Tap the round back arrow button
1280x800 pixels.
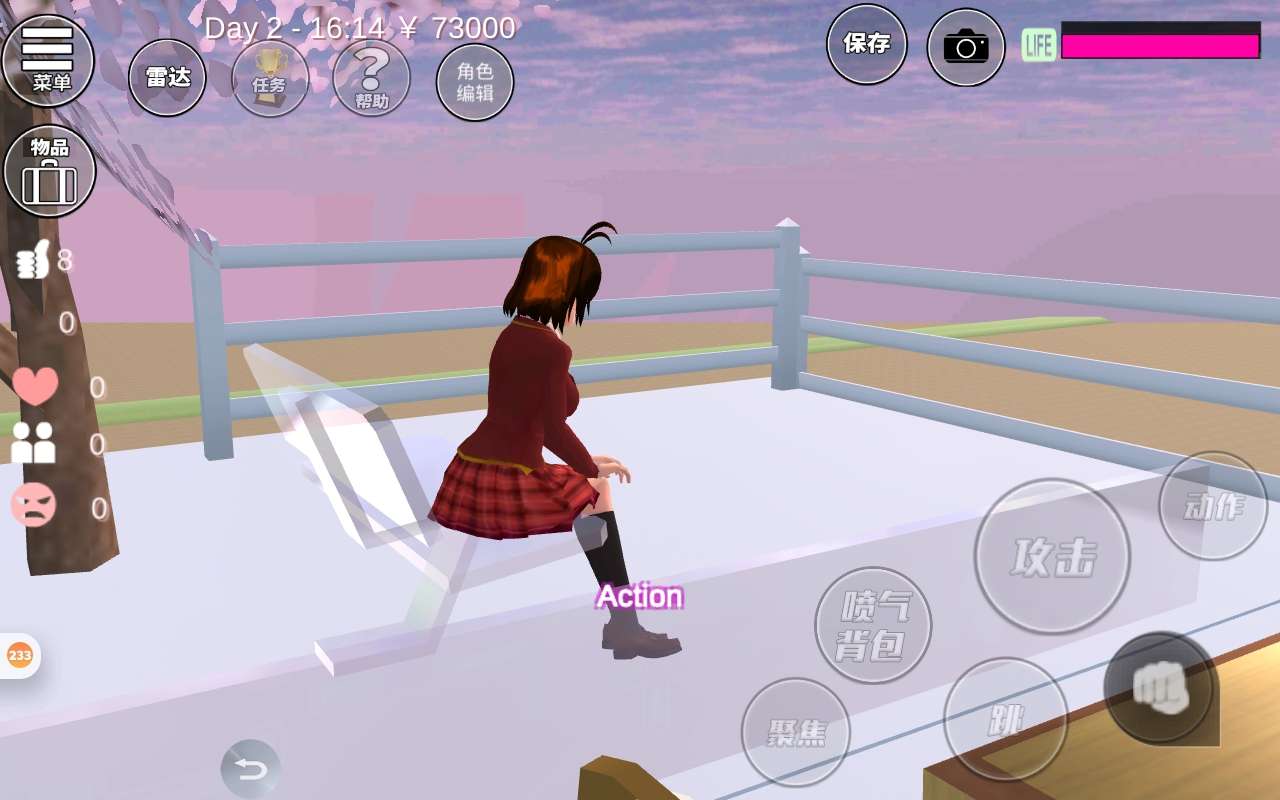coord(250,769)
